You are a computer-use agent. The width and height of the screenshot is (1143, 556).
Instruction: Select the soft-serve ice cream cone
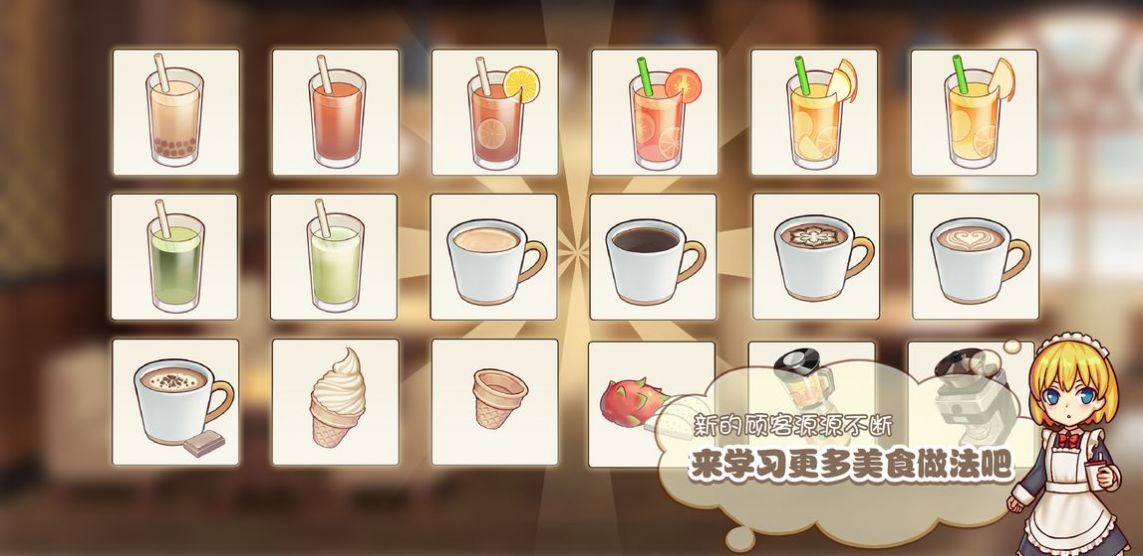[335, 402]
